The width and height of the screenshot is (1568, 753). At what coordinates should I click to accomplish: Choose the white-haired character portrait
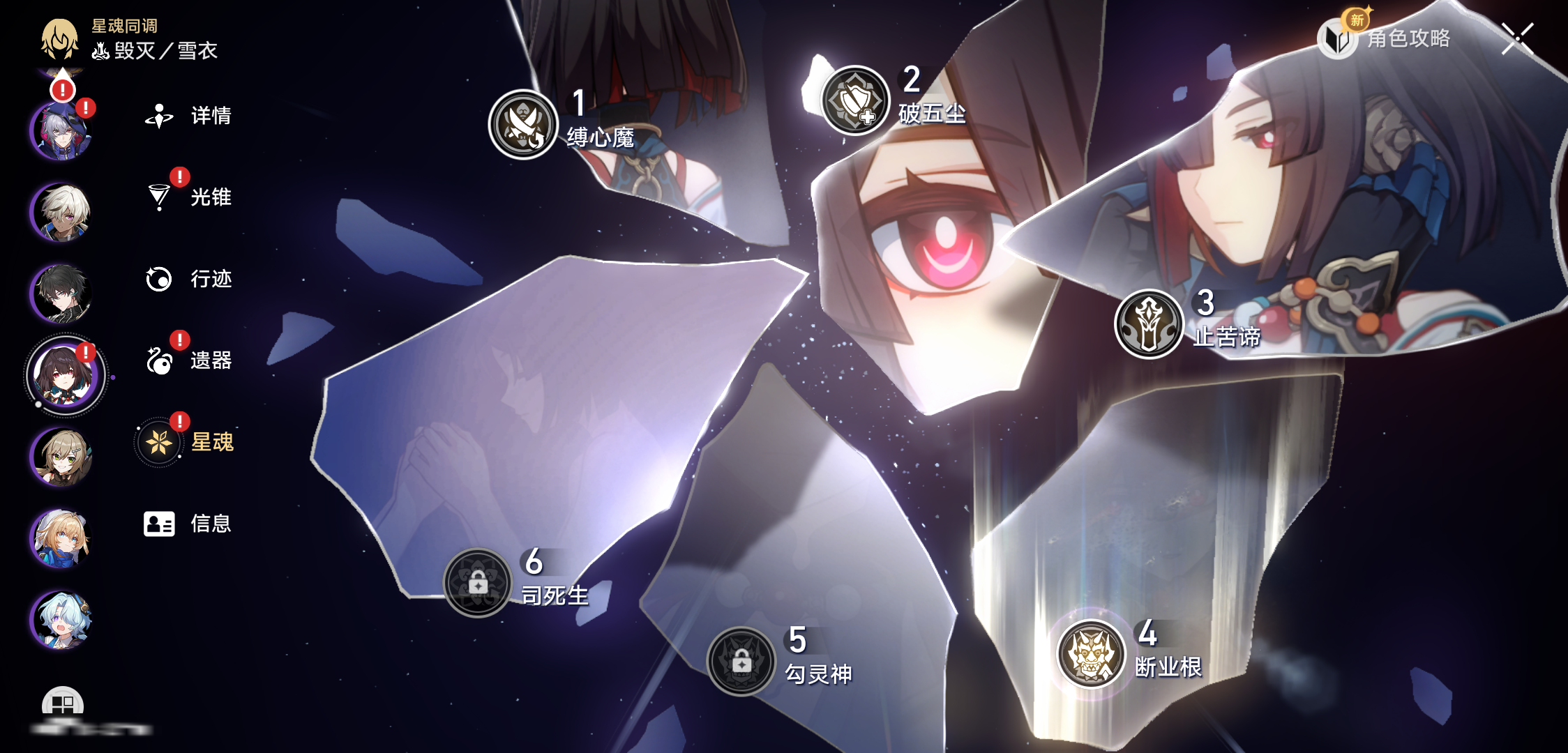61,212
